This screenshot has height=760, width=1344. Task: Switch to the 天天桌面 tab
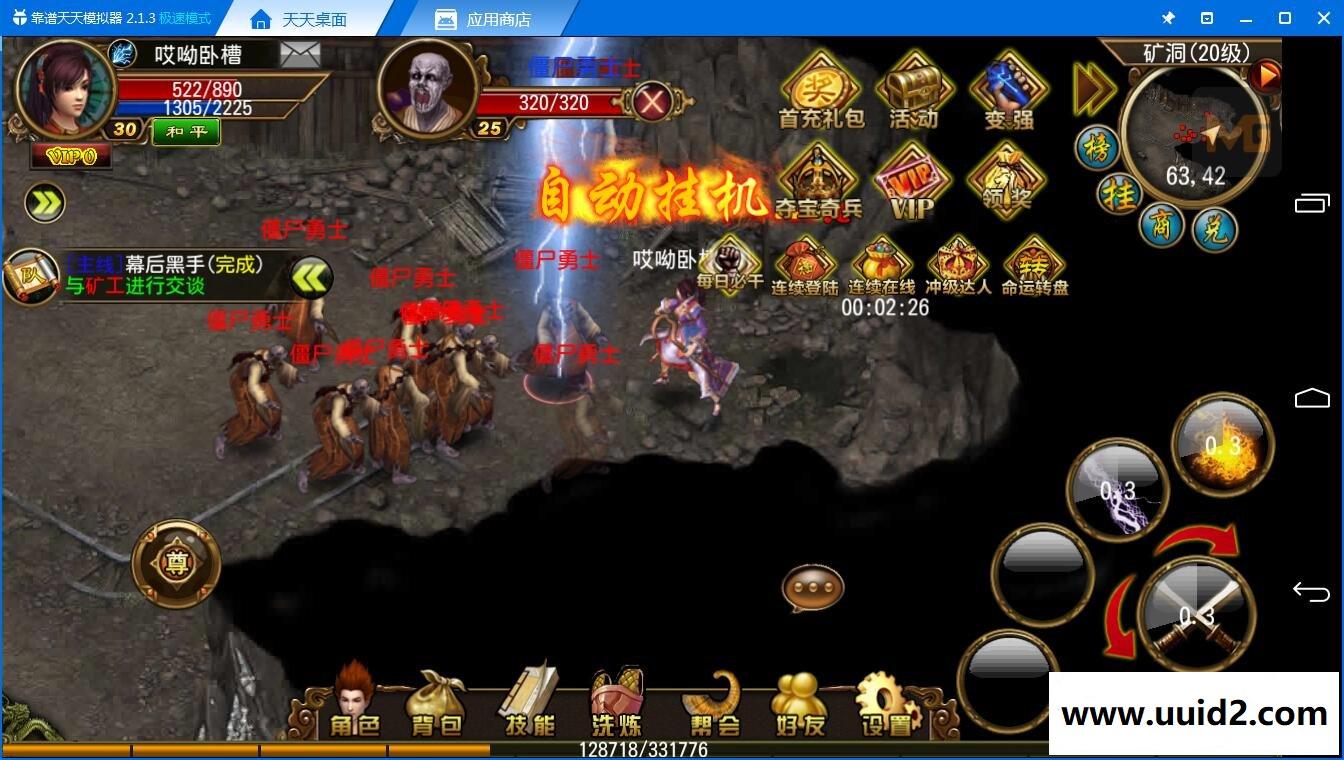tap(315, 18)
